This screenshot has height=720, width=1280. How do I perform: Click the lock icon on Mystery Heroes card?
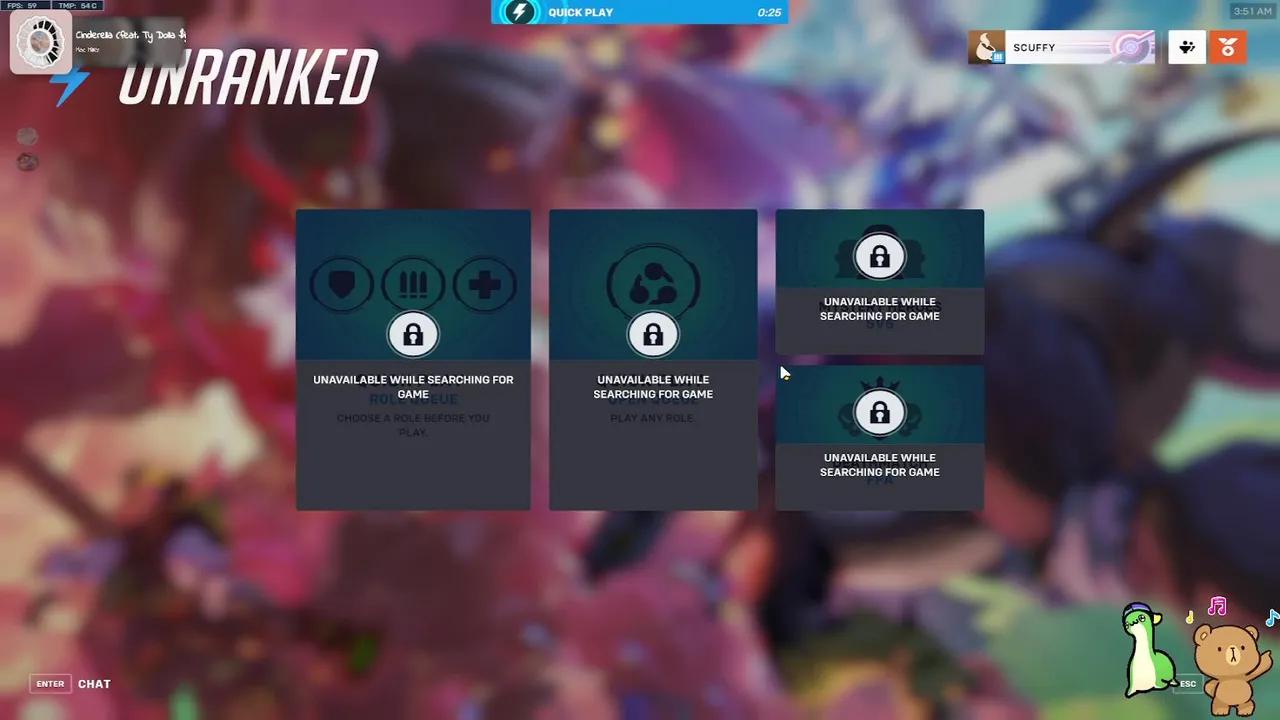point(880,257)
